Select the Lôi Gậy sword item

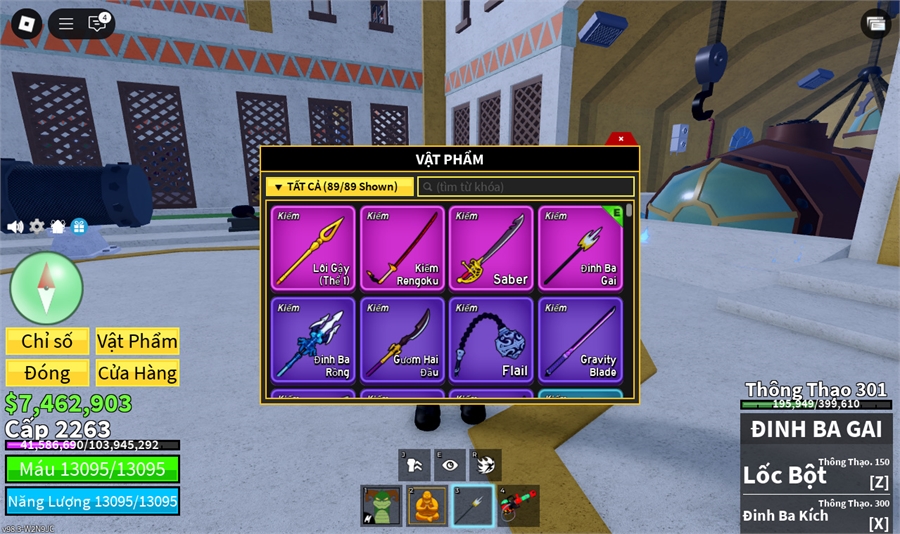click(x=313, y=248)
